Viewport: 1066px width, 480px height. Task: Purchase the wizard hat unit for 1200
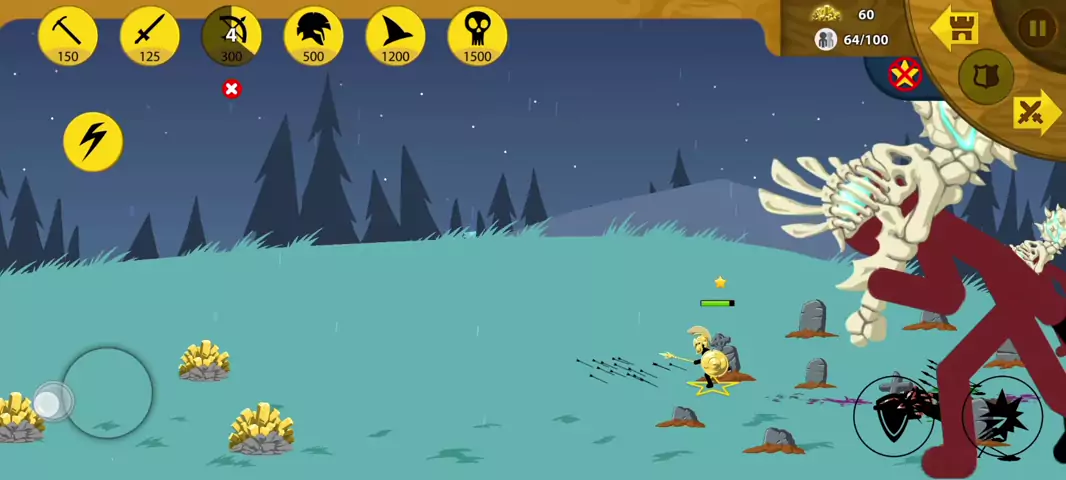click(x=396, y=37)
